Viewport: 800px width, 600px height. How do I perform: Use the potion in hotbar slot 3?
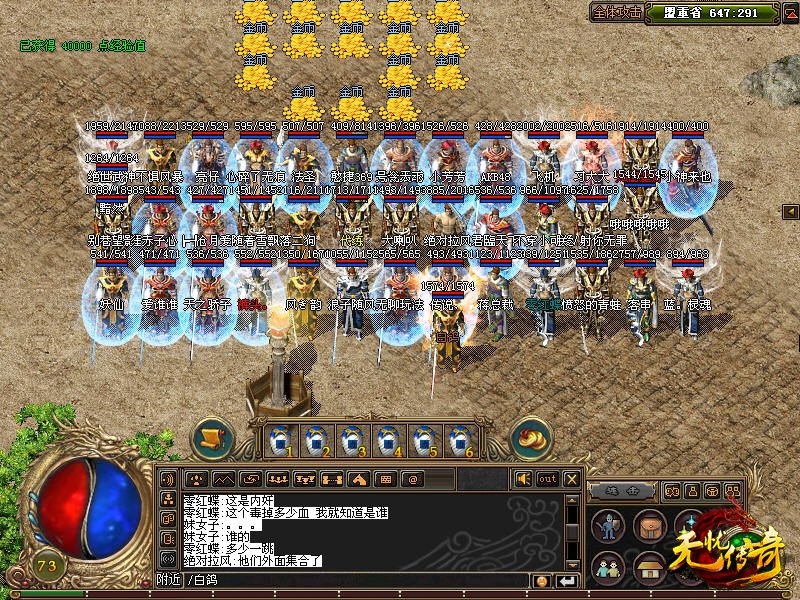click(351, 439)
